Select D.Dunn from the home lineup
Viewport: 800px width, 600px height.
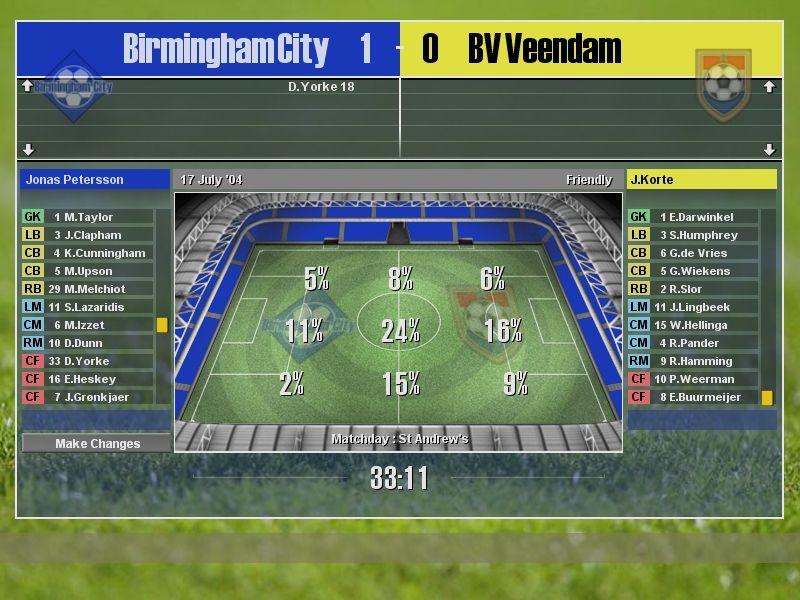coord(87,343)
